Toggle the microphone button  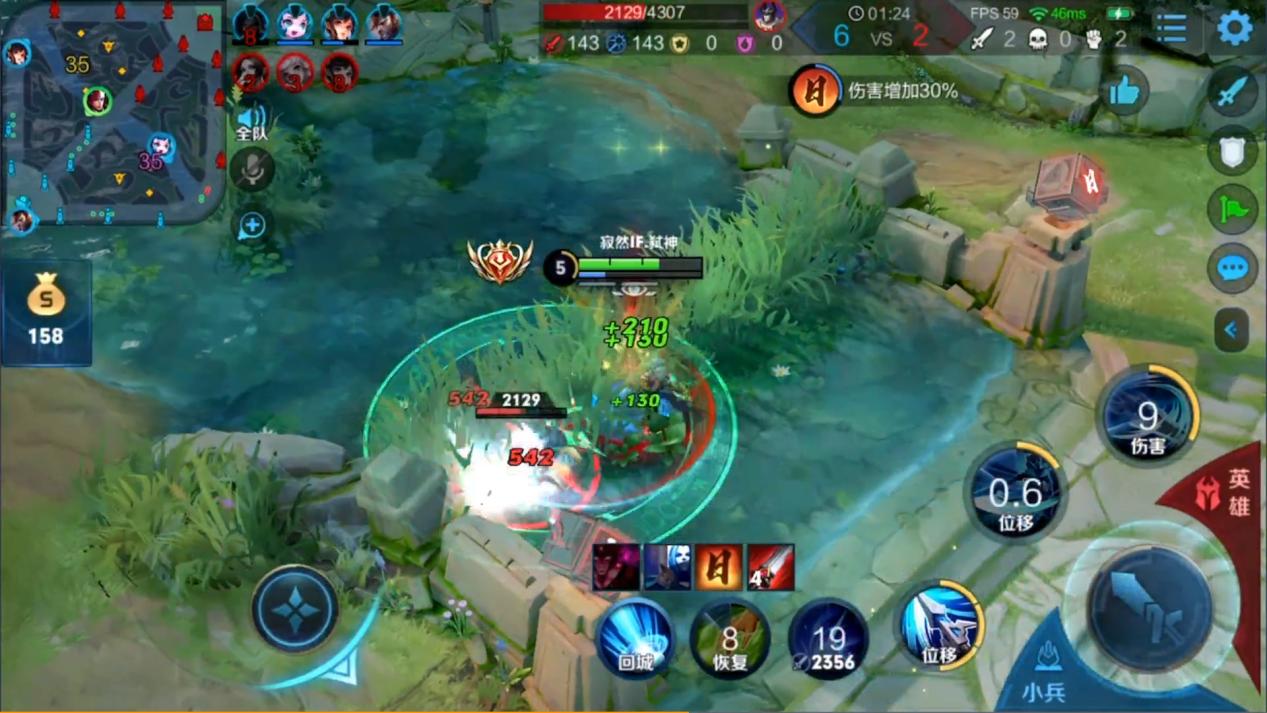point(252,169)
